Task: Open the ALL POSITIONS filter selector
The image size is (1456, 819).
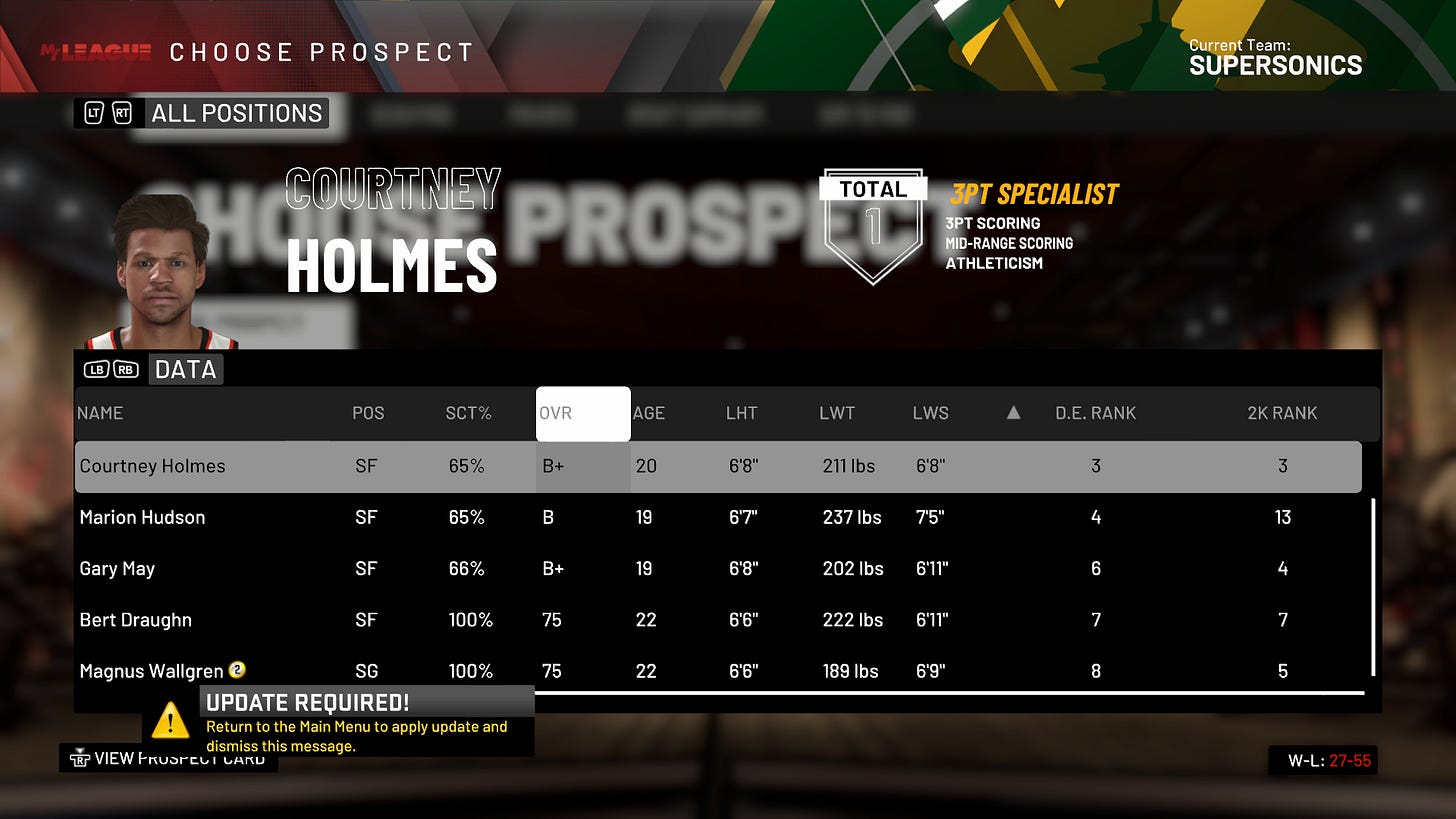Action: pos(236,113)
